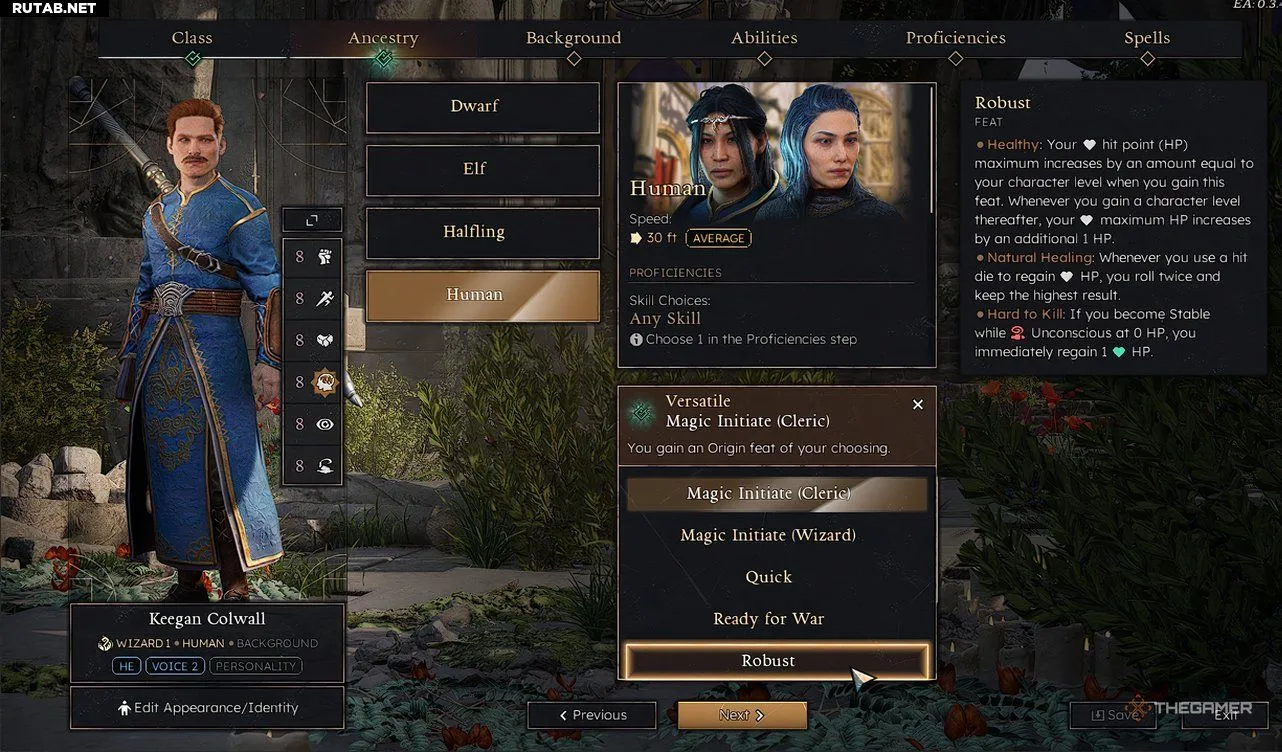Click the expand icon above ability scores
1282x752 pixels.
[312, 220]
